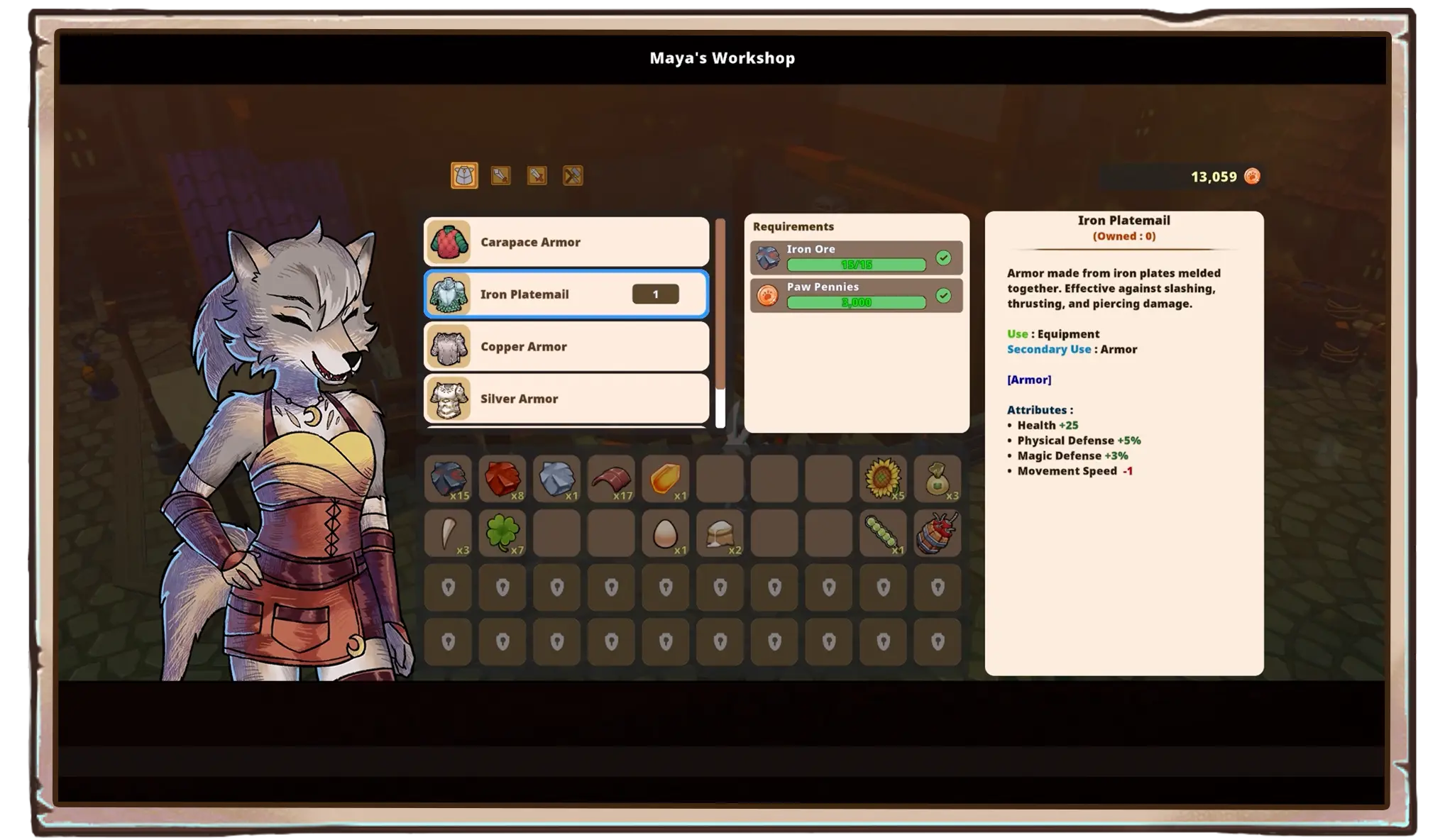Click the seed pouch bag slot

pos(938,479)
